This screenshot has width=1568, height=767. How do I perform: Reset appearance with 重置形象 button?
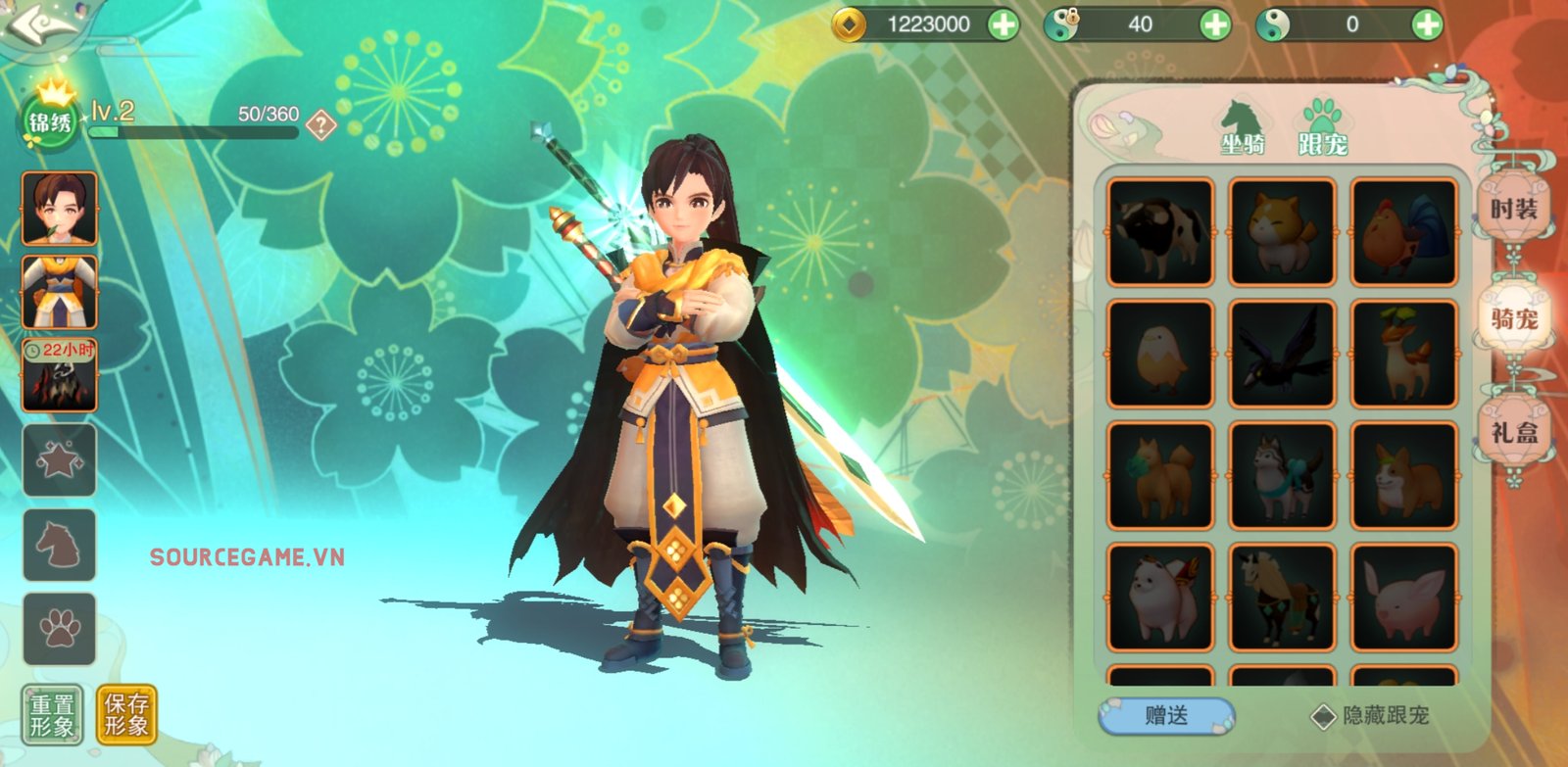(52, 715)
